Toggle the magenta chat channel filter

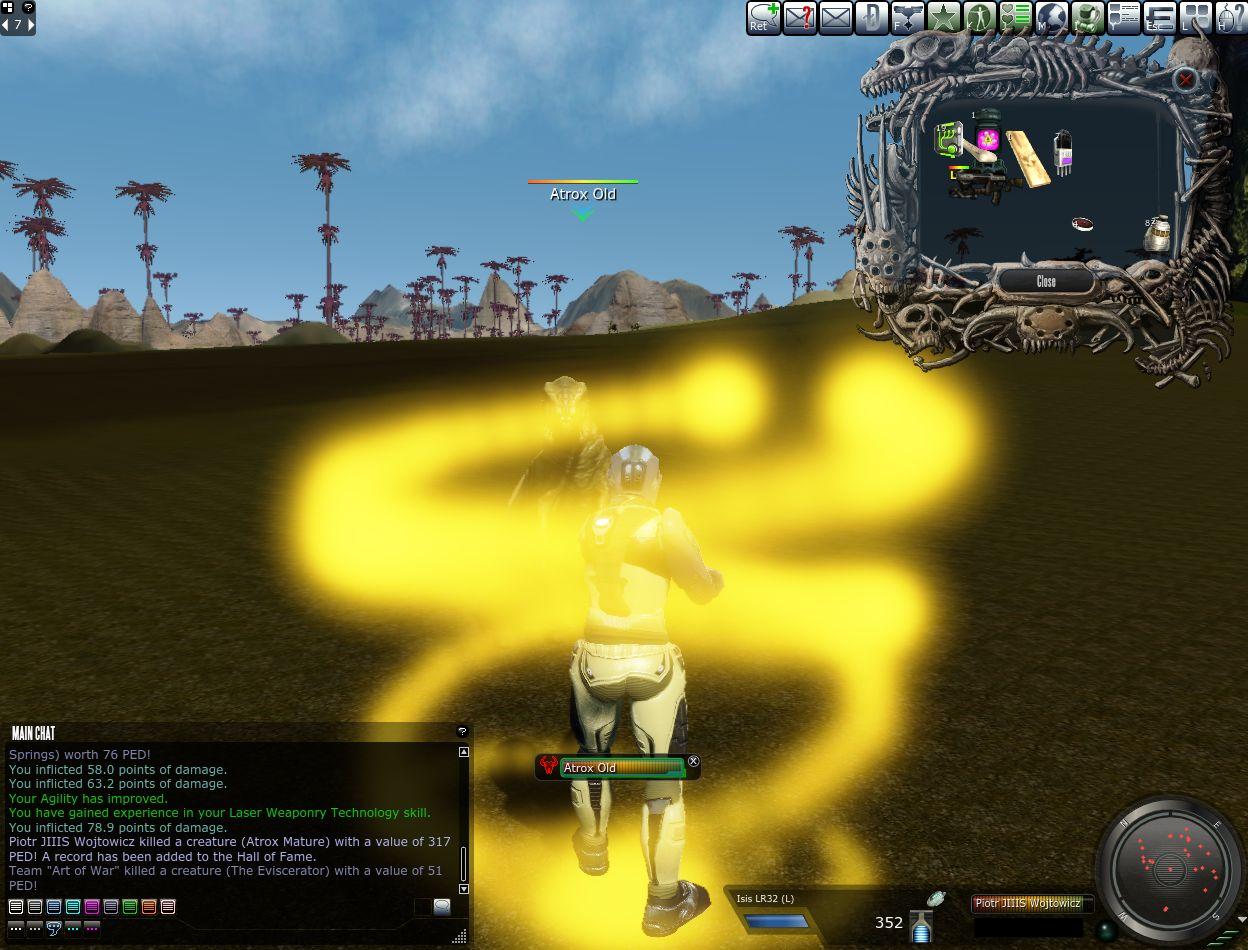tap(92, 907)
